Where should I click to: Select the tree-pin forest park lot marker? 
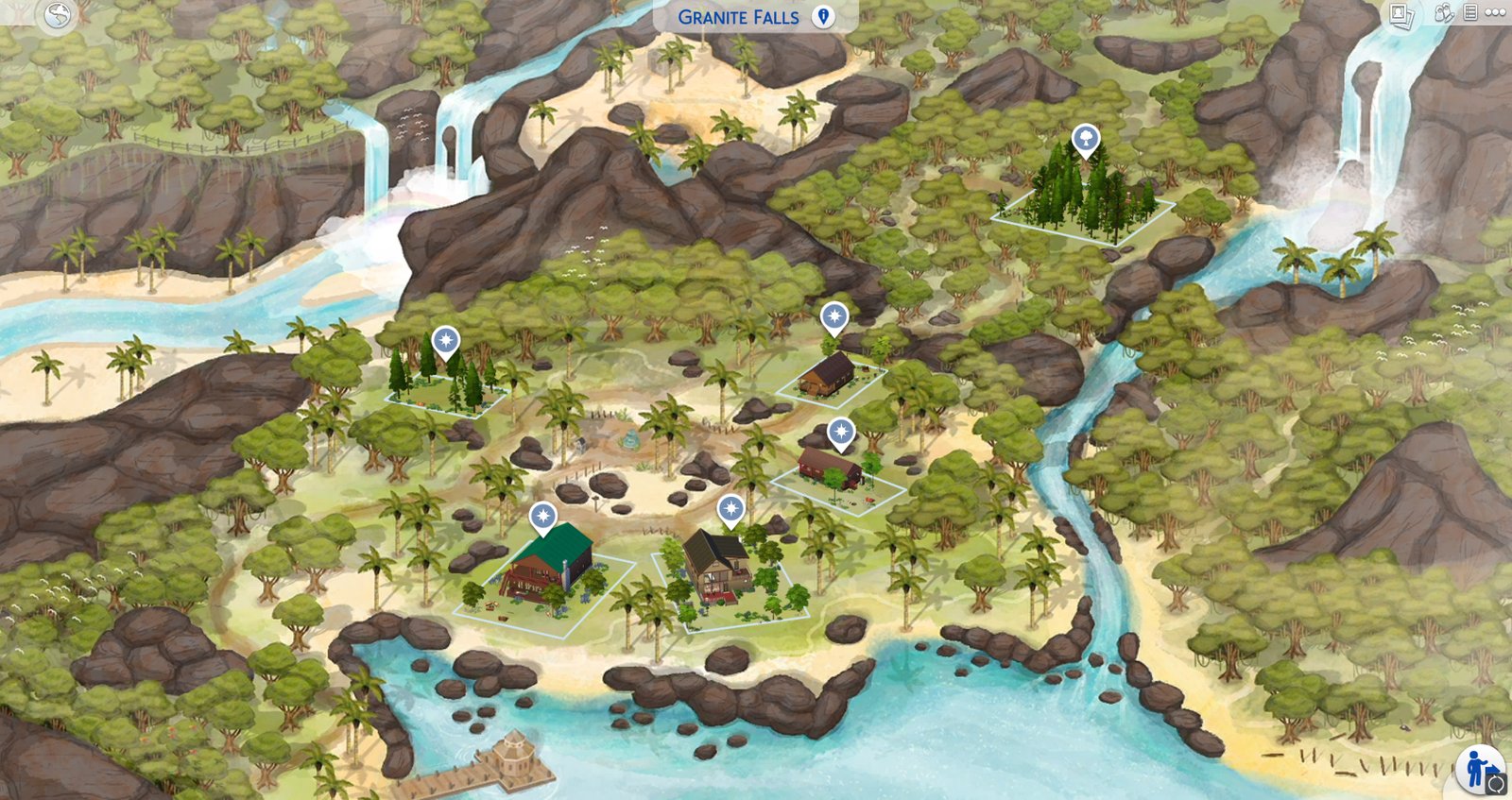click(1086, 141)
